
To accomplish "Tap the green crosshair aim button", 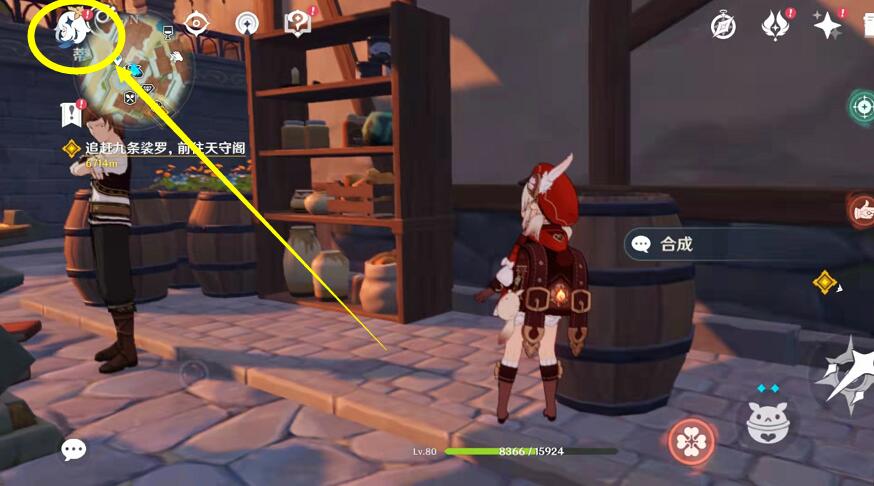I will pos(862,106).
